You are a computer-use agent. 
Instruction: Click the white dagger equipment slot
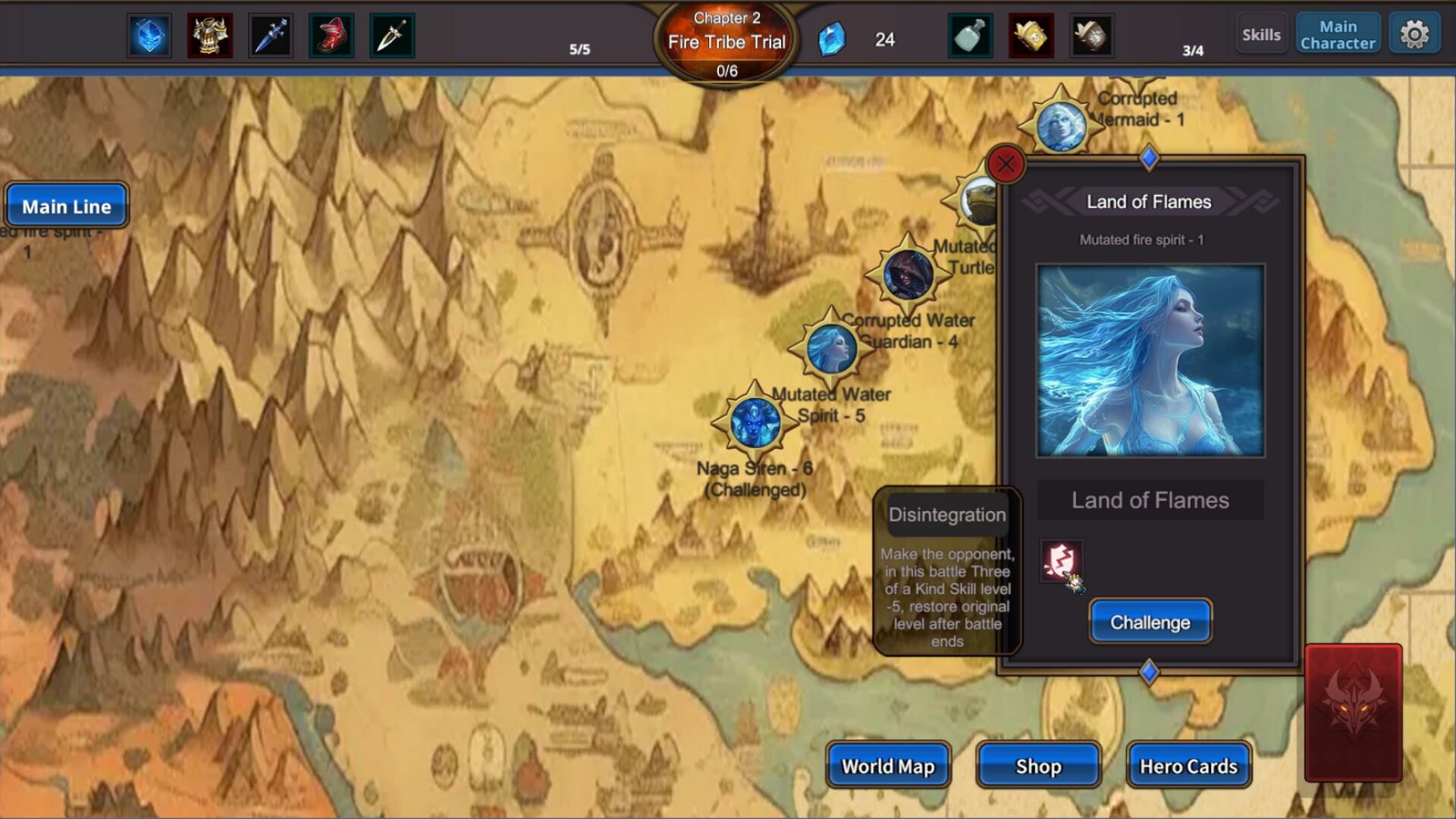(394, 34)
